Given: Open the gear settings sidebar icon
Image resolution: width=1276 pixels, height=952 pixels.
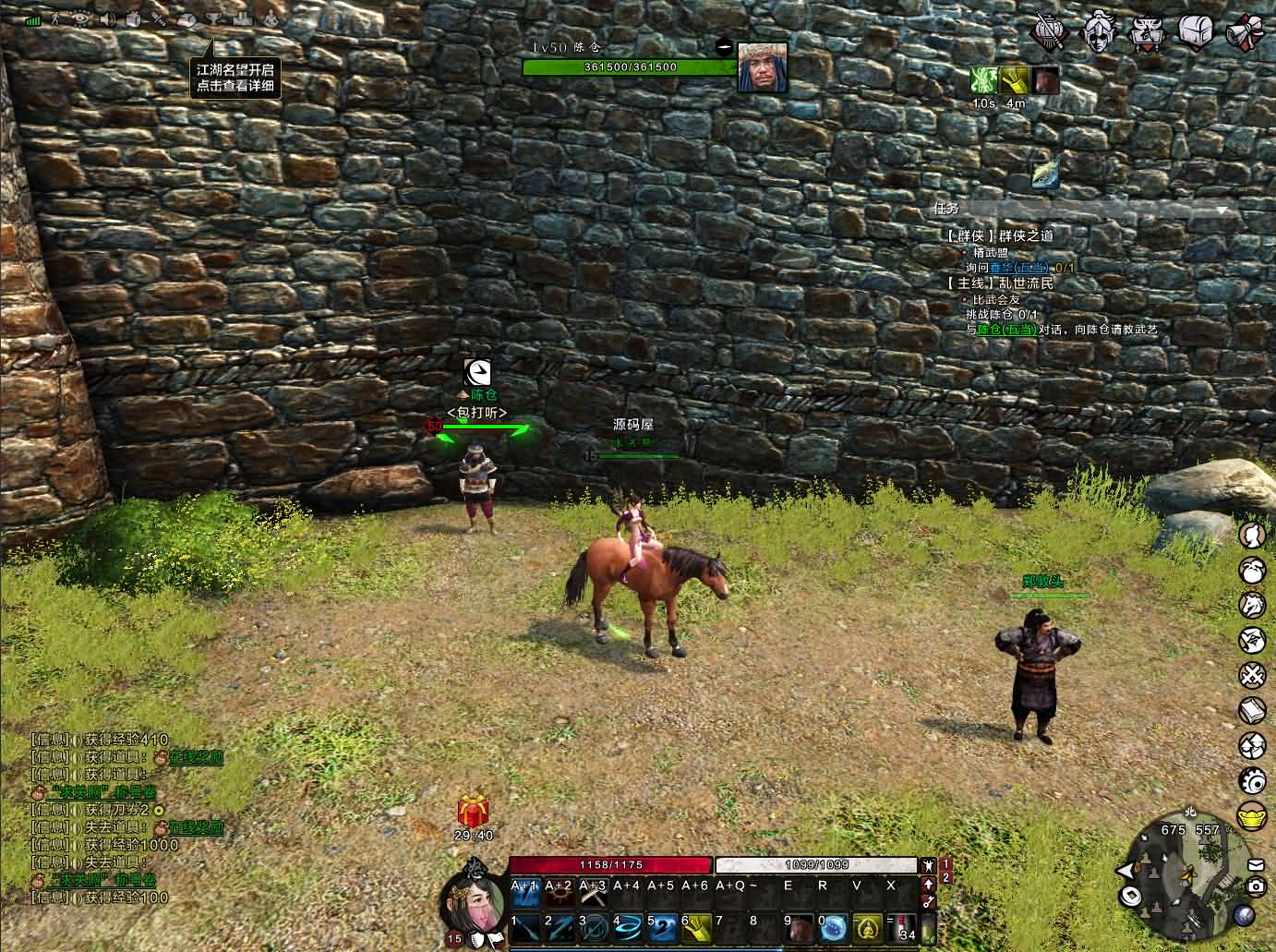Looking at the screenshot, I should point(1252,780).
